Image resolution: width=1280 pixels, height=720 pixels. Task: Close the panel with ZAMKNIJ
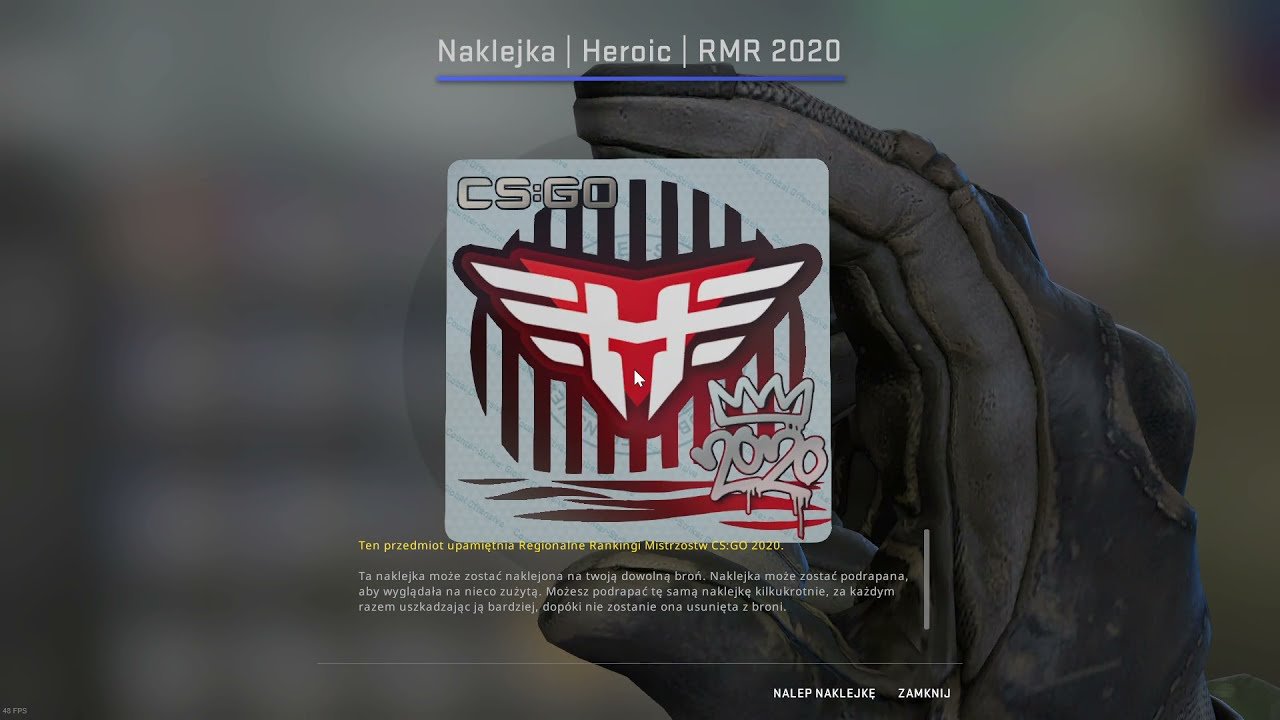click(923, 693)
